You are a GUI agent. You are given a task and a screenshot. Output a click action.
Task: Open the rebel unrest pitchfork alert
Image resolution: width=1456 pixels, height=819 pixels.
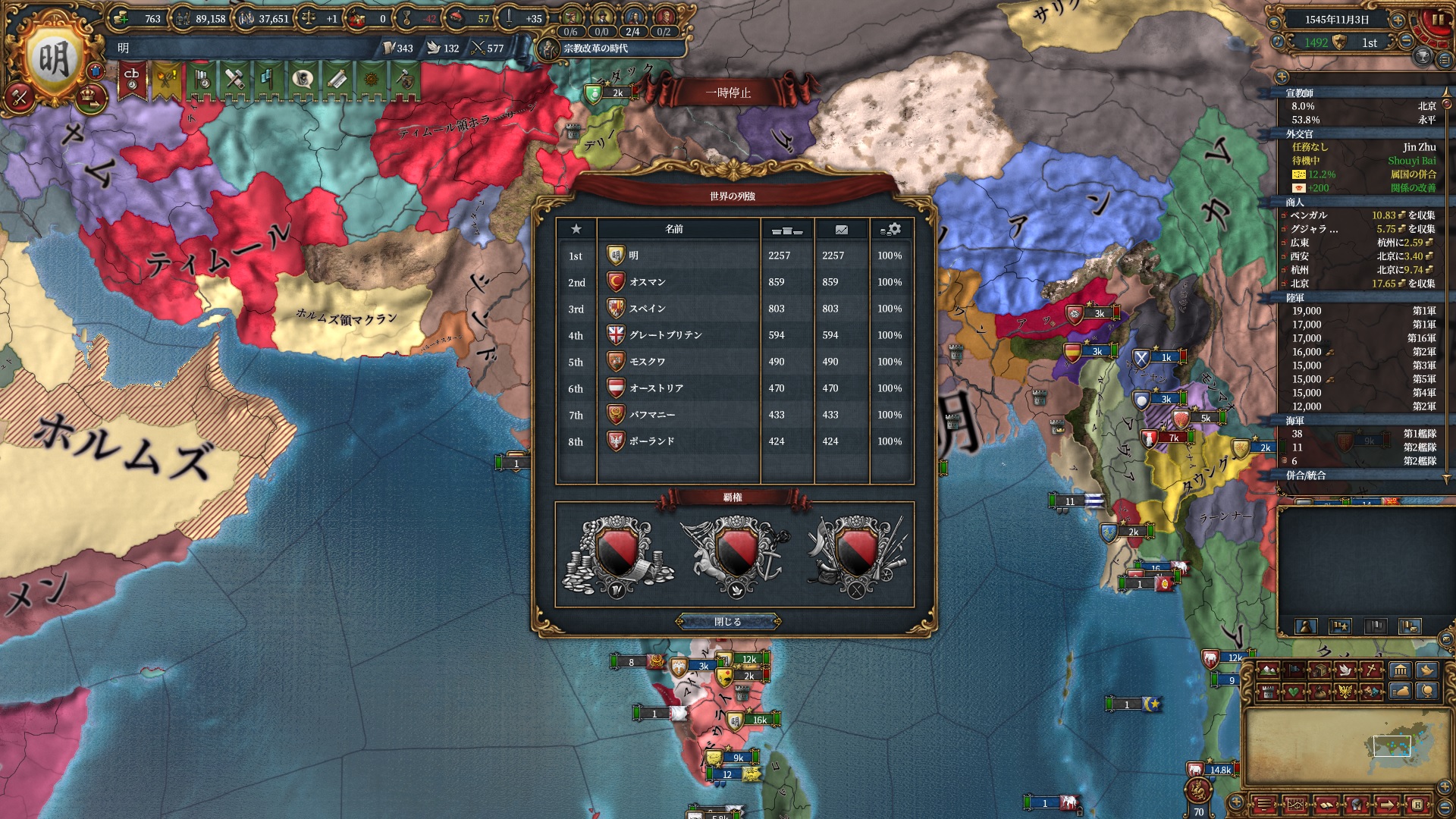click(167, 80)
